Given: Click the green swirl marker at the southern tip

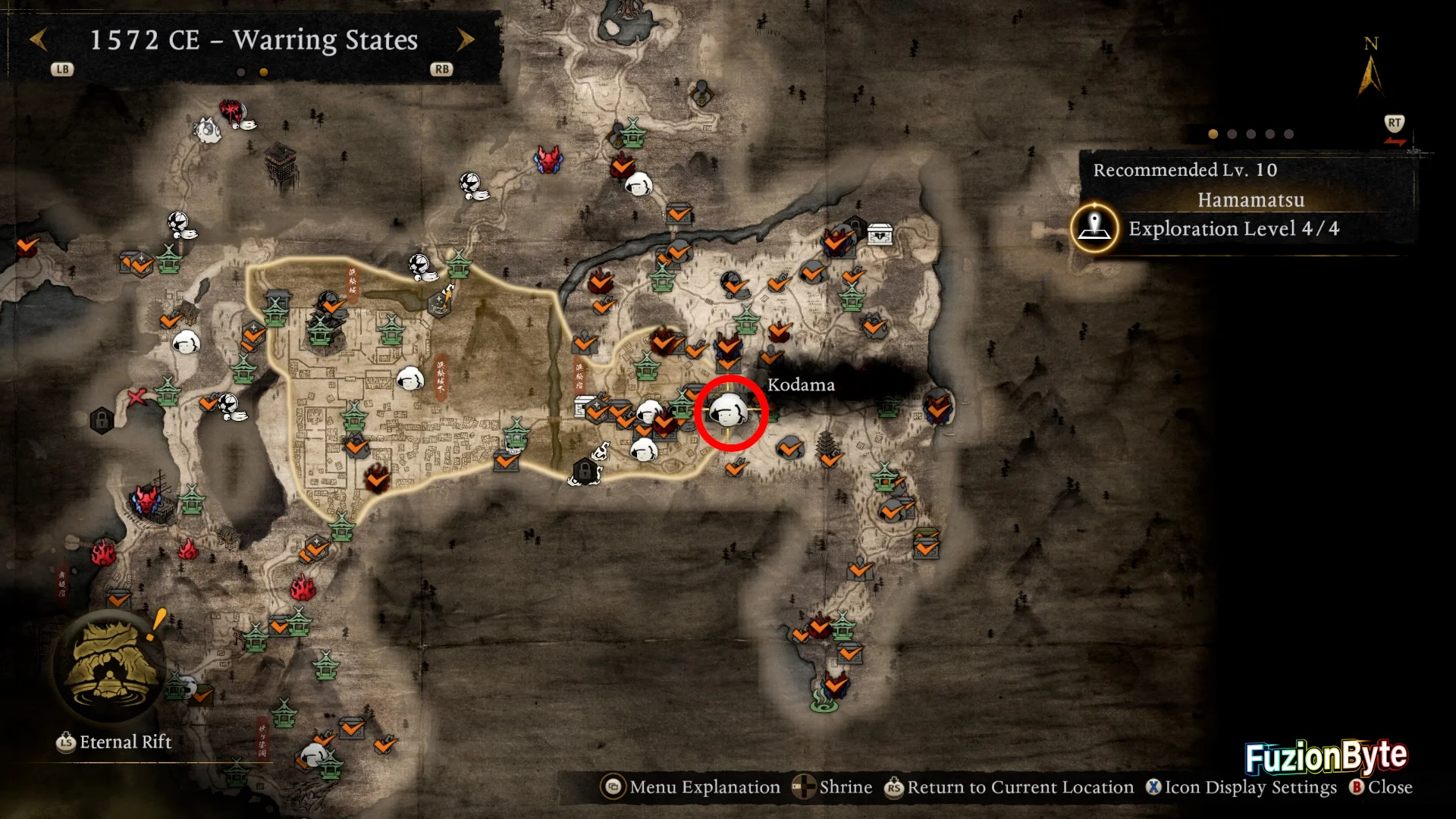Looking at the screenshot, I should pyautogui.click(x=824, y=700).
